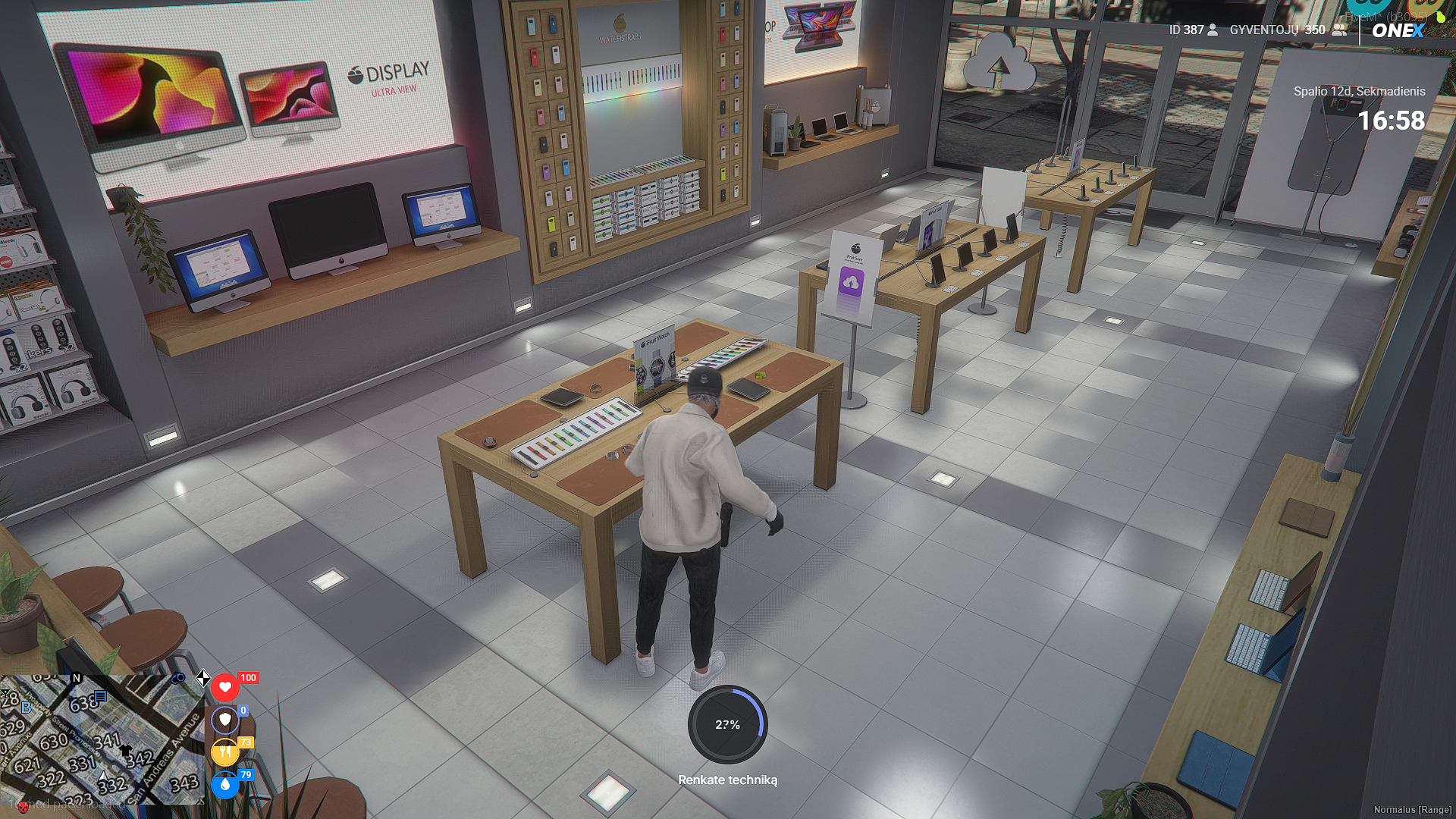
Task: Click the online players group icon
Action: (1339, 30)
